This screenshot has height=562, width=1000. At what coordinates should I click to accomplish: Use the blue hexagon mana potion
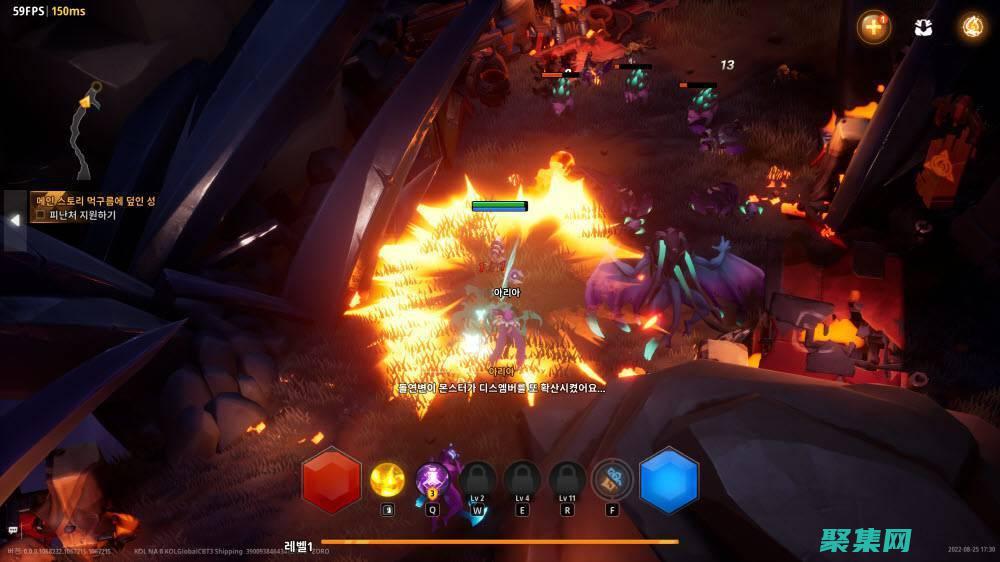click(669, 480)
